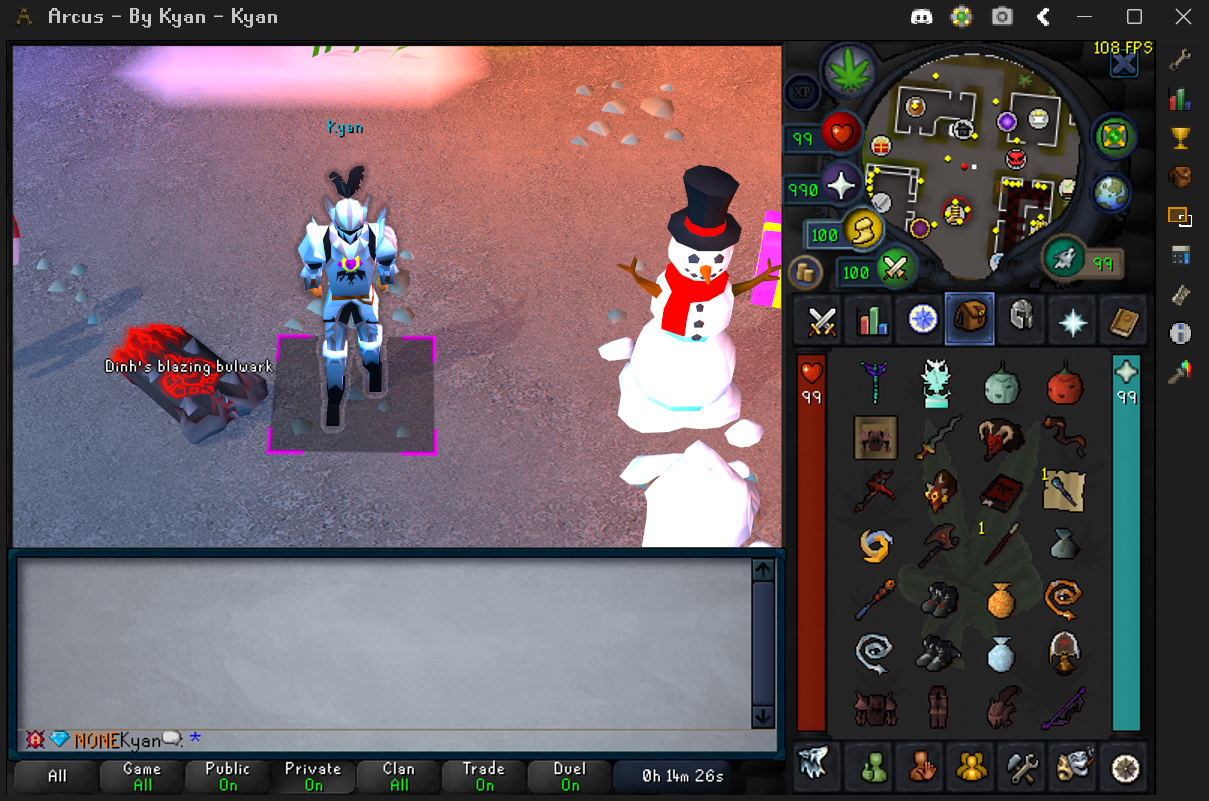The image size is (1209, 801).
Task: Open the emotes masks tab
Action: point(1074,766)
